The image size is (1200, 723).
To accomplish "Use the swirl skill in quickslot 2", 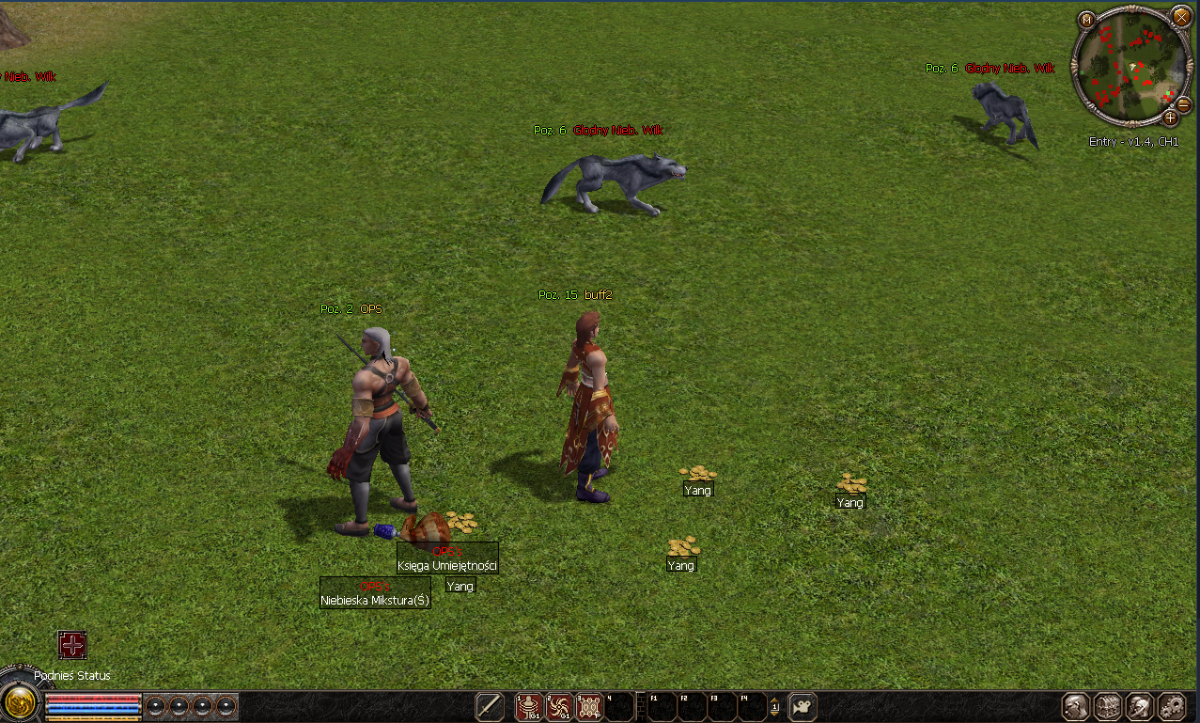I will pyautogui.click(x=560, y=706).
